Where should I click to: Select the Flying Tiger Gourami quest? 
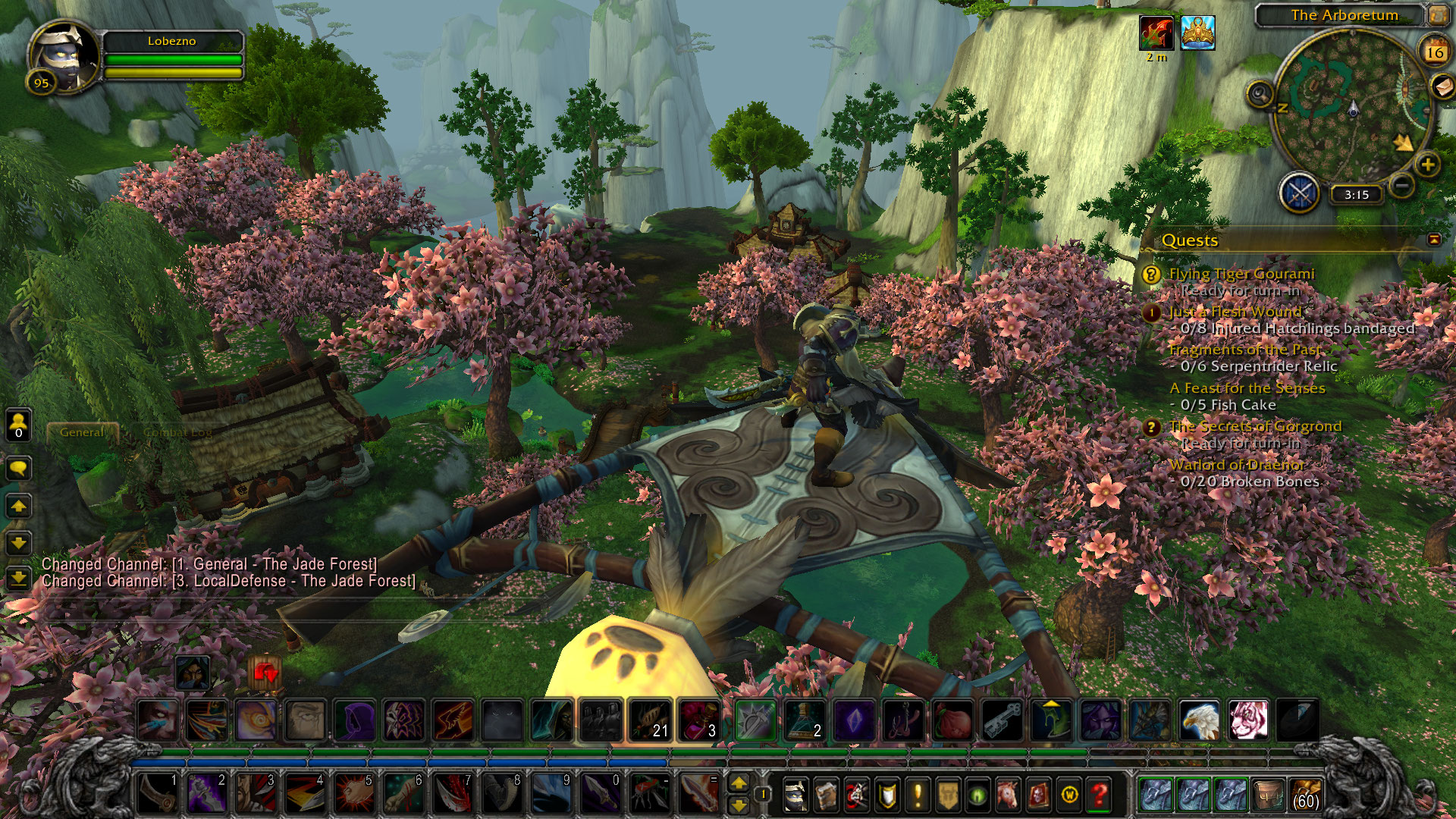[1241, 274]
